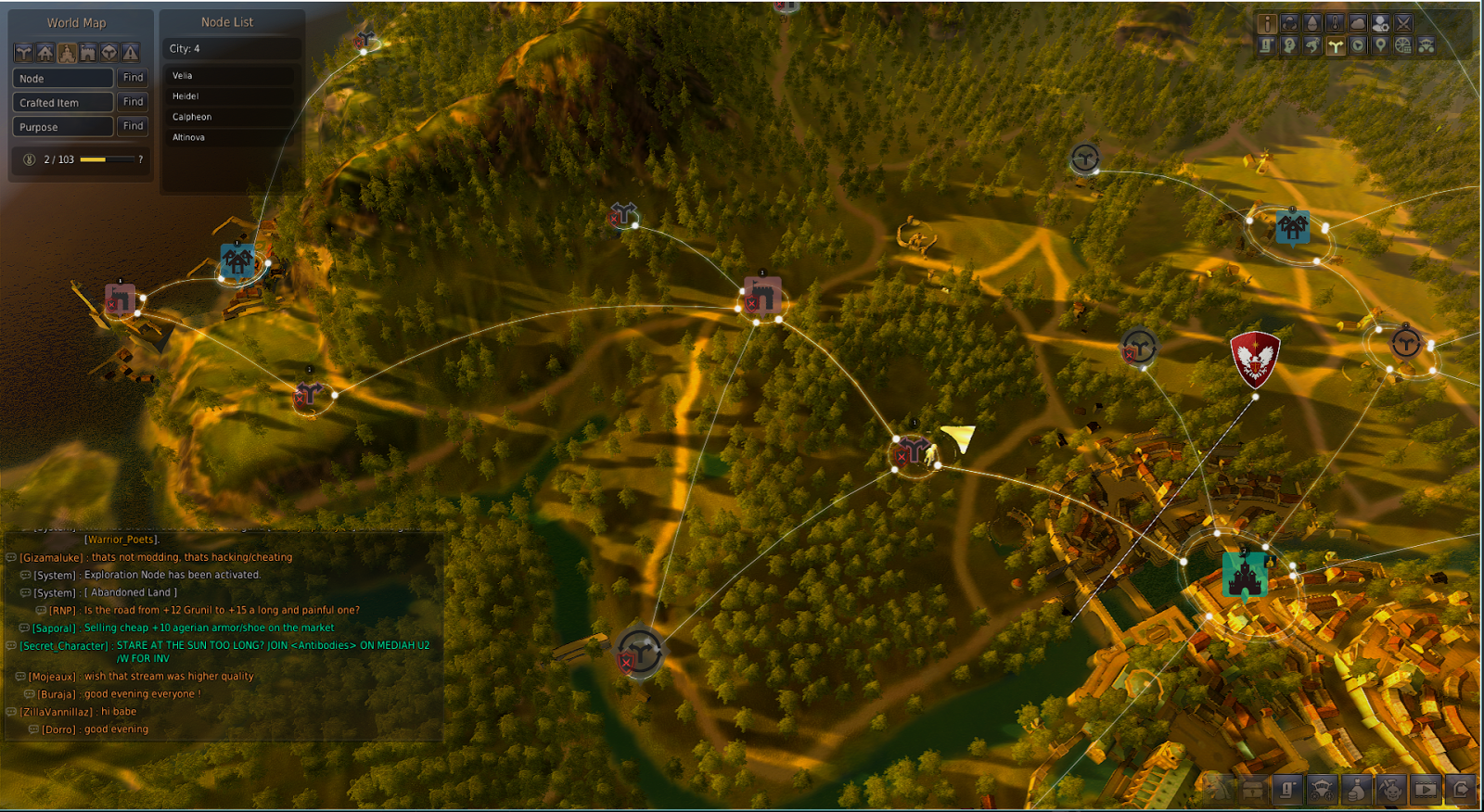Open the wagon wheel trade info icon
The height and width of the screenshot is (812, 1484).
coord(1403,44)
